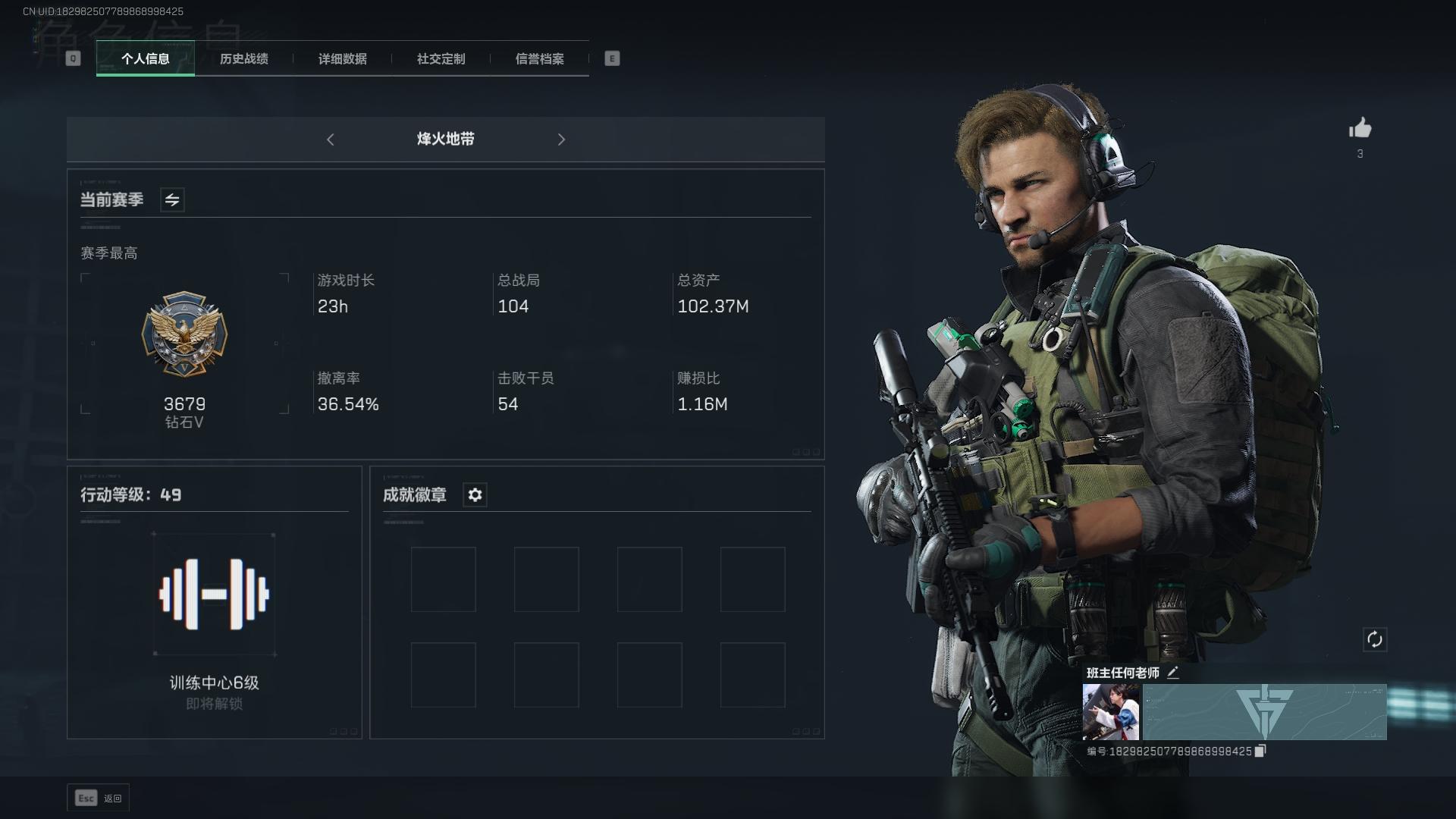Open the 历史战绩 tab
Viewport: 1456px width, 819px height.
pos(243,58)
